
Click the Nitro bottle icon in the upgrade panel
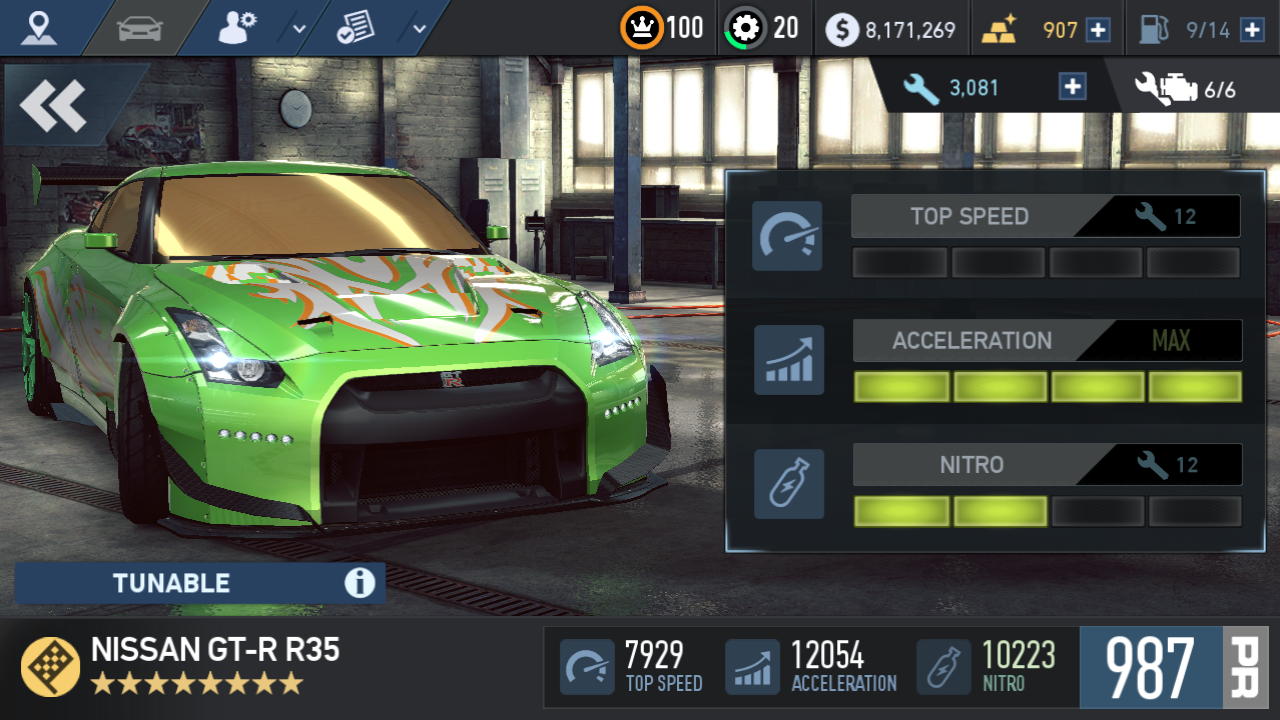click(x=789, y=484)
